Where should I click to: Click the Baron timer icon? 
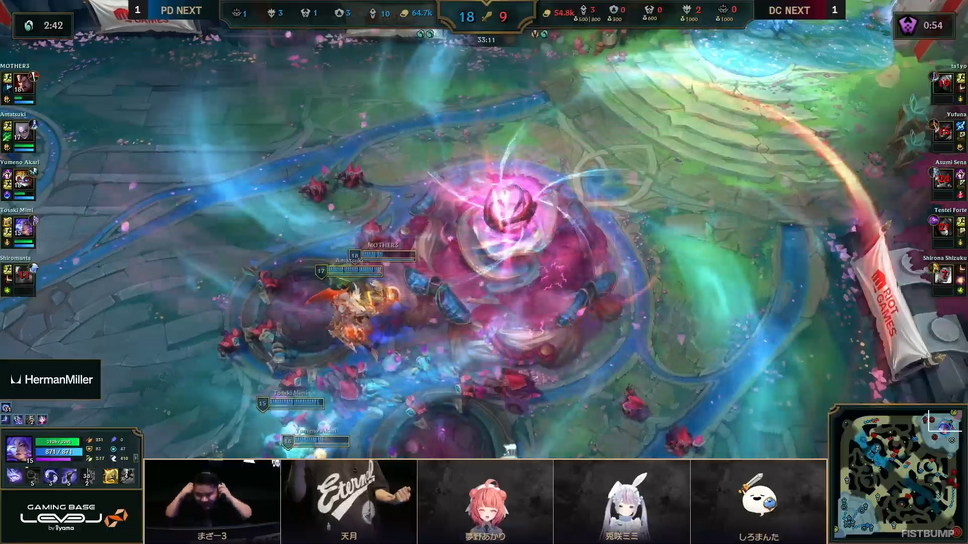pyautogui.click(x=907, y=25)
